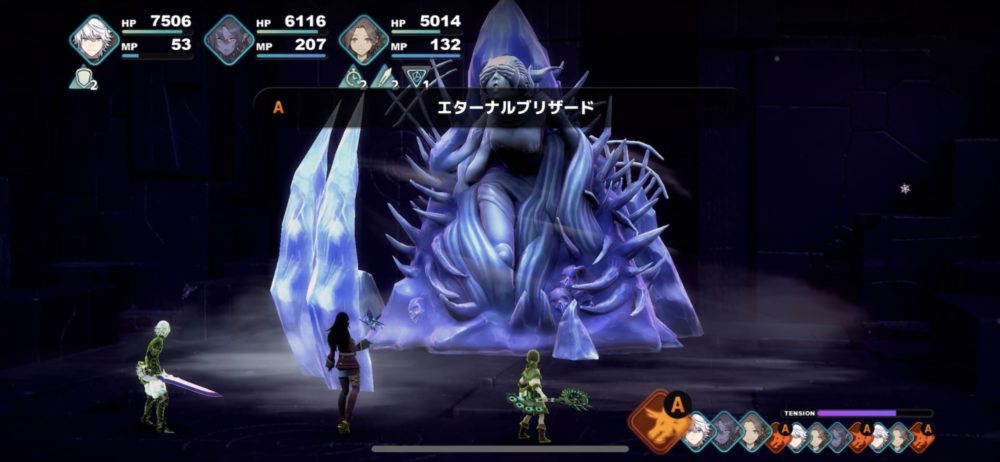Click the large orange beast current-turn icon
This screenshot has width=1000, height=462.
[x=654, y=417]
